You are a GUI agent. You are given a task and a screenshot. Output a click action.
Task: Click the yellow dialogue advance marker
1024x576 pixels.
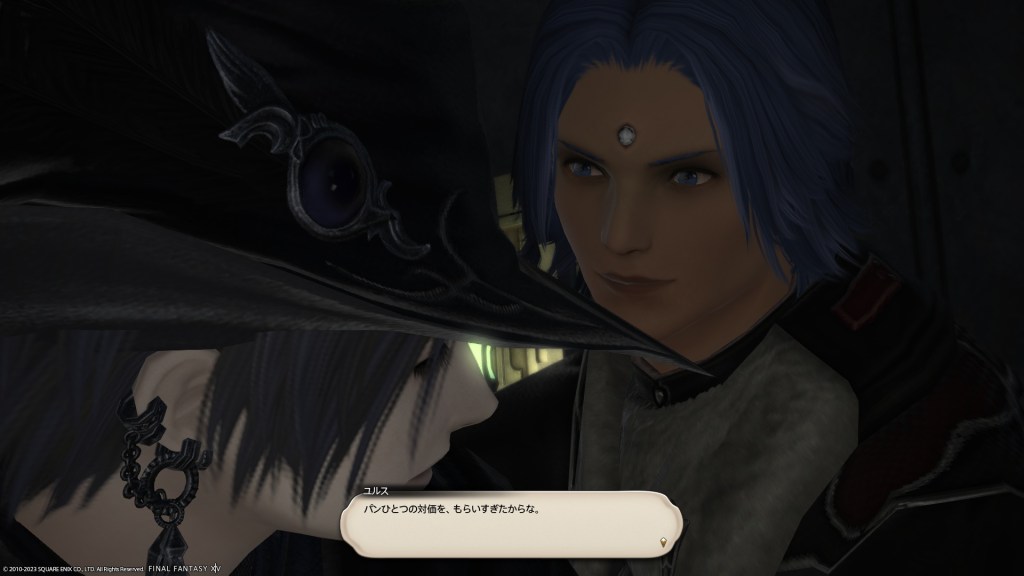661,541
